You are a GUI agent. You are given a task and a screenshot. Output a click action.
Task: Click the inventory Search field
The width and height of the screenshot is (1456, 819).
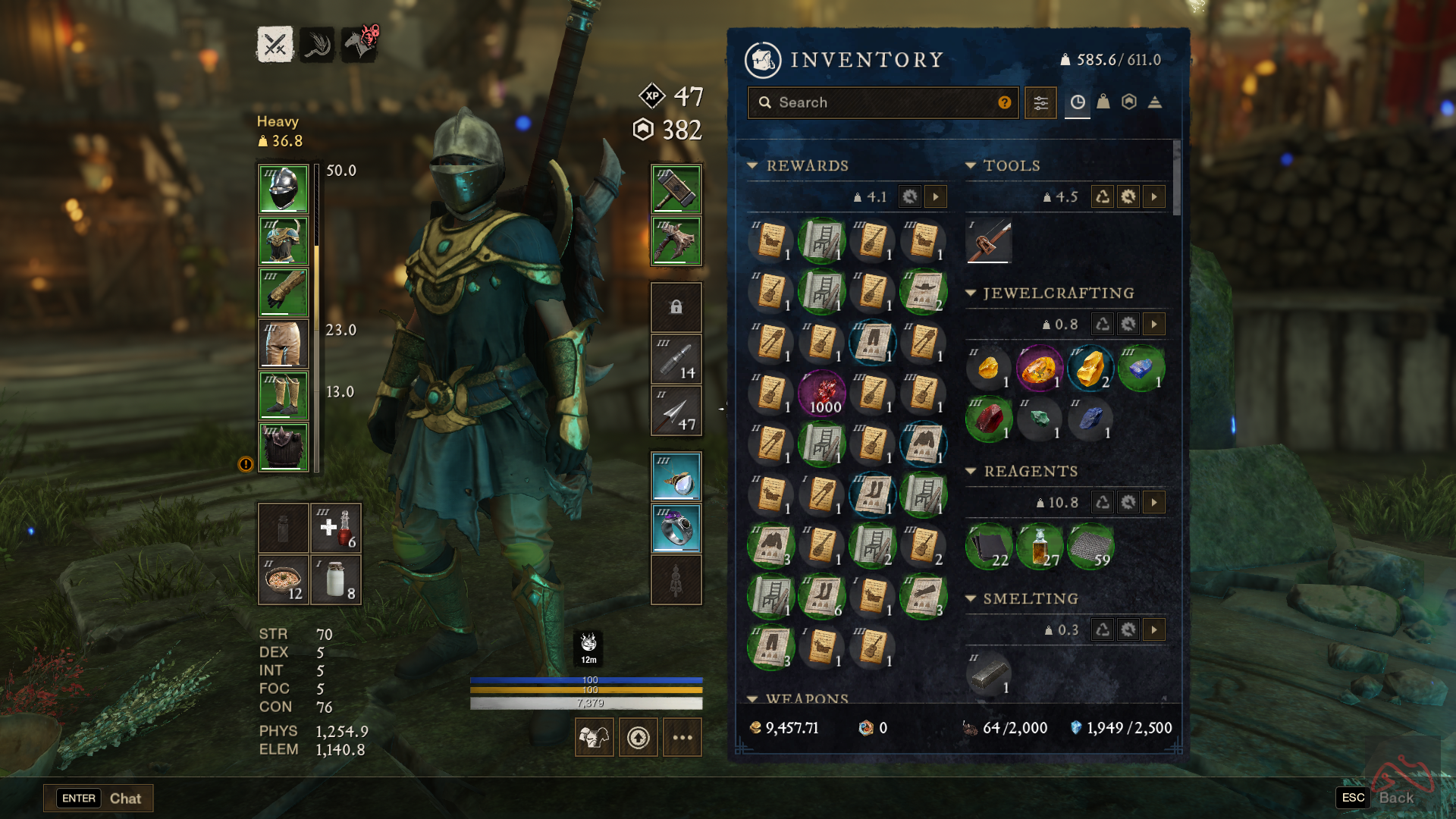[x=880, y=102]
